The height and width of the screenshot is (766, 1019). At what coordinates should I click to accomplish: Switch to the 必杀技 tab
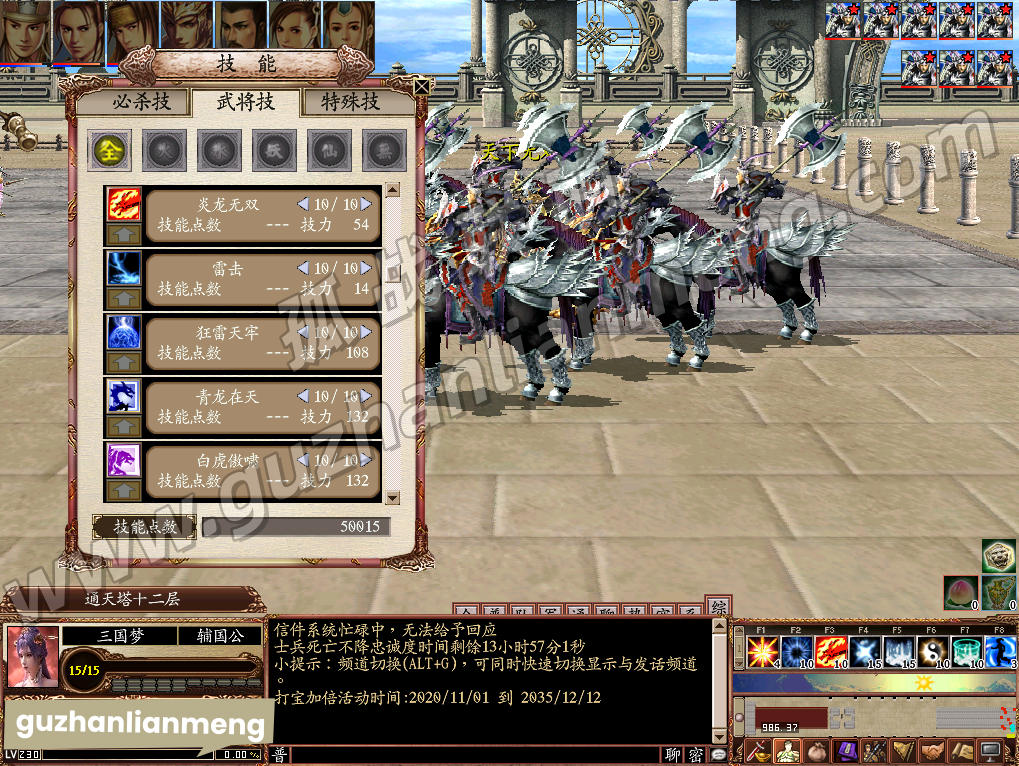pos(140,102)
